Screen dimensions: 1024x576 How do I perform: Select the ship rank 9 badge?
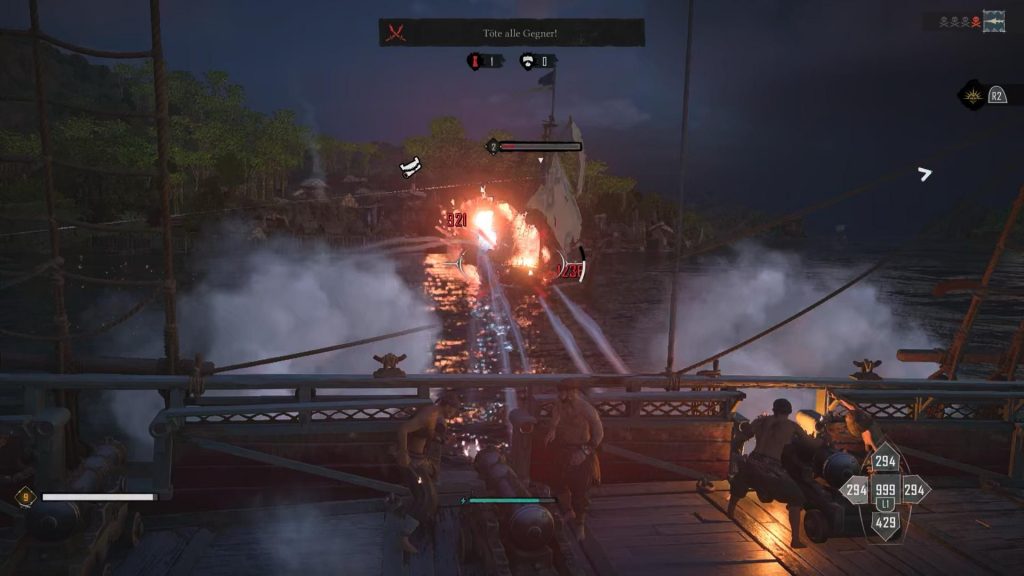point(24,496)
